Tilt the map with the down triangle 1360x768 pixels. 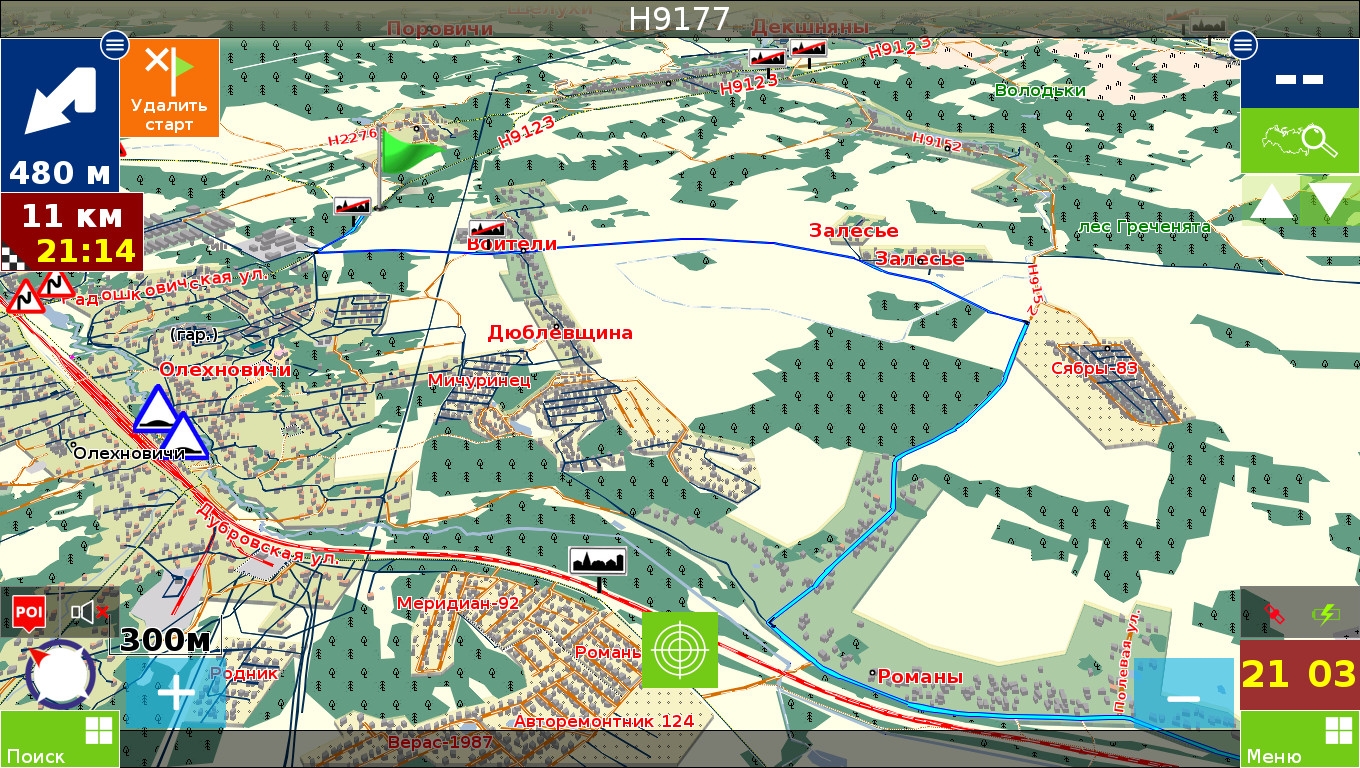point(1330,202)
